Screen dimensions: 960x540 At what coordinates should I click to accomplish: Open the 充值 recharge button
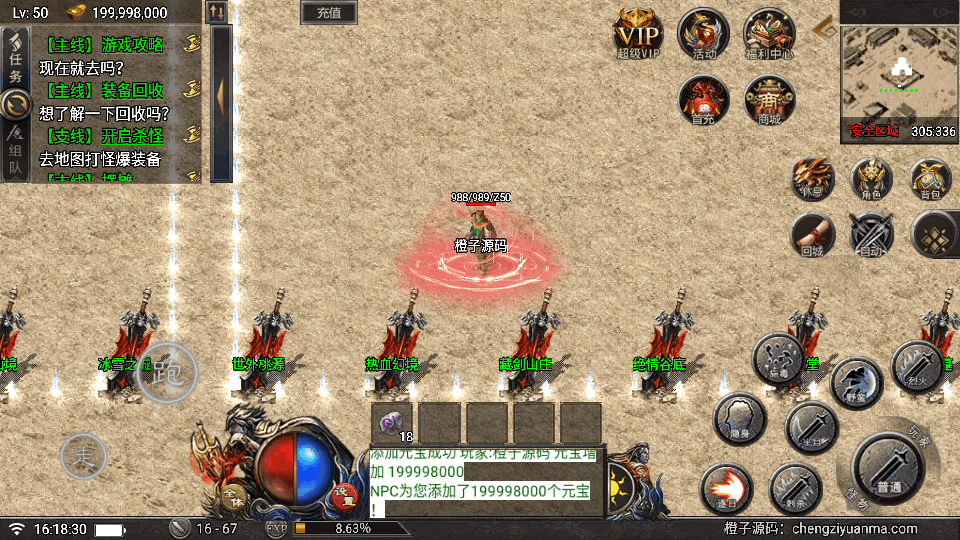328,13
